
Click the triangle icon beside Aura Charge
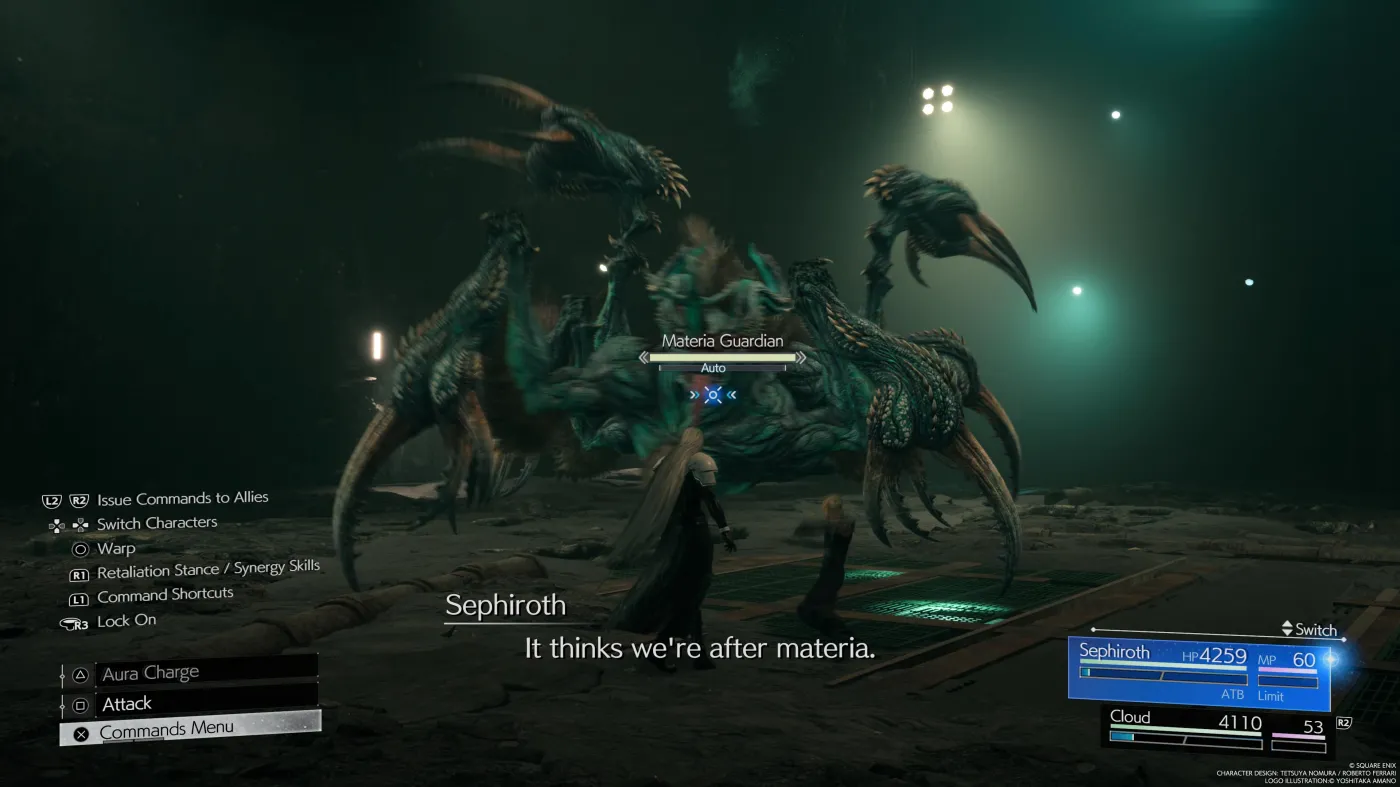[x=78, y=672]
